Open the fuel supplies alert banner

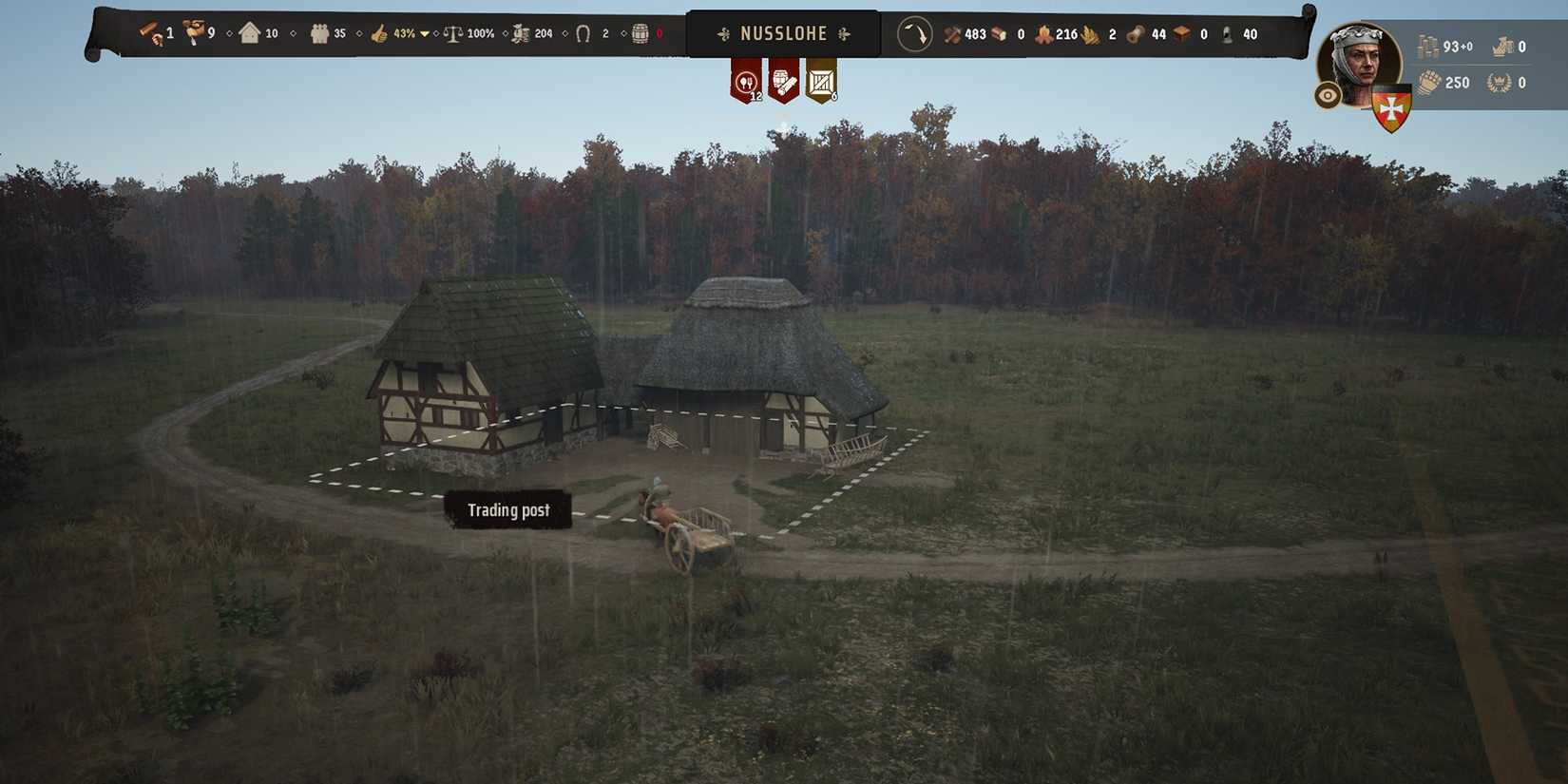point(784,81)
